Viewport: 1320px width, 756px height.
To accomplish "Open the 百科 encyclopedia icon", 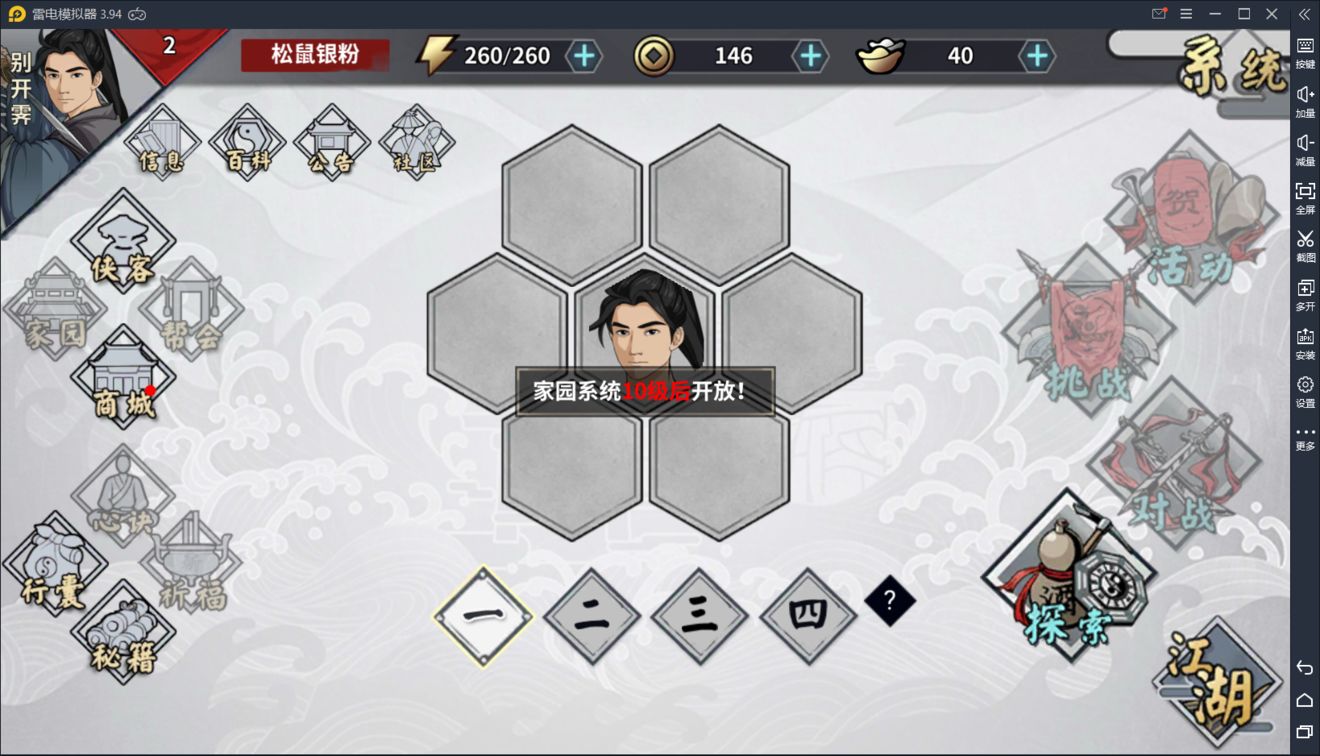I will (246, 140).
